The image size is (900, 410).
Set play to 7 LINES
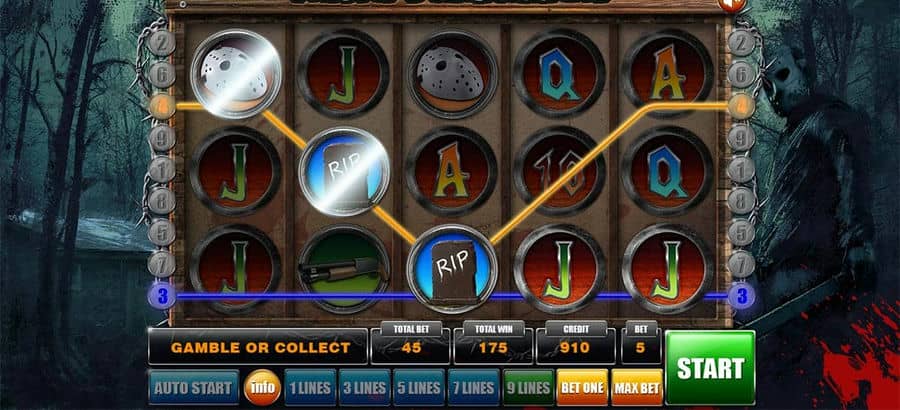coord(470,387)
